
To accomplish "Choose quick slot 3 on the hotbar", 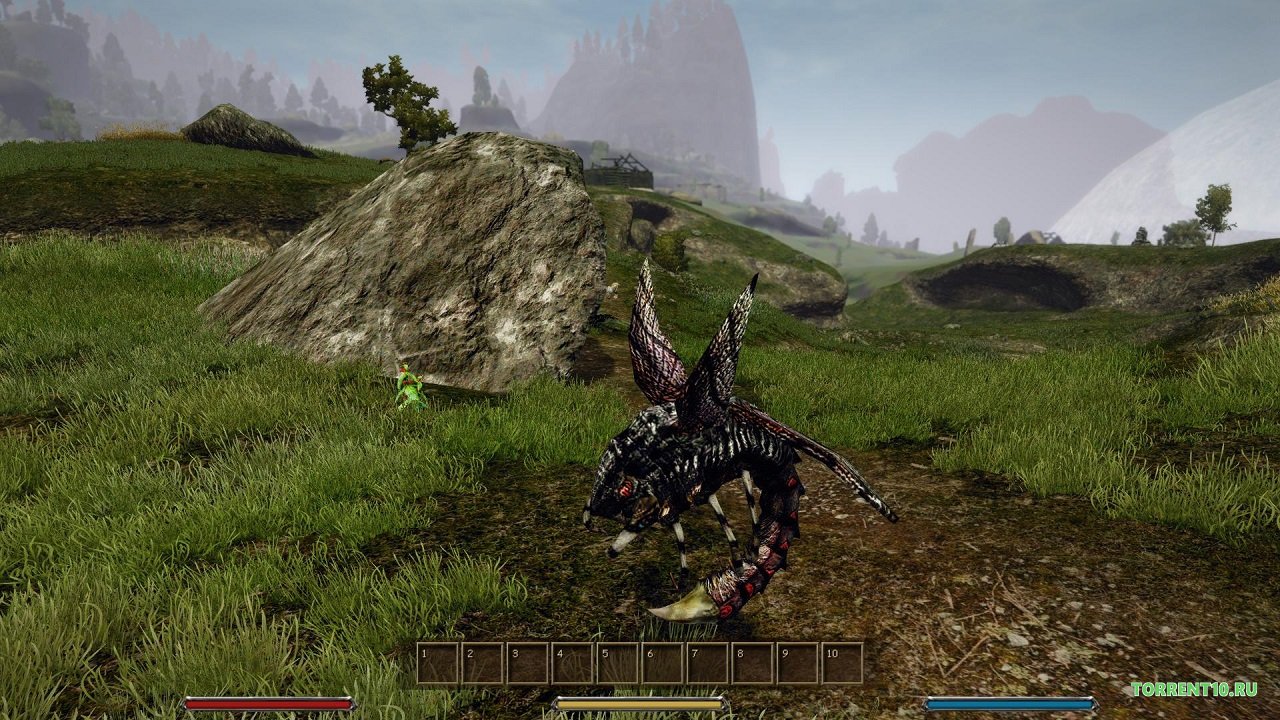I will tap(528, 663).
